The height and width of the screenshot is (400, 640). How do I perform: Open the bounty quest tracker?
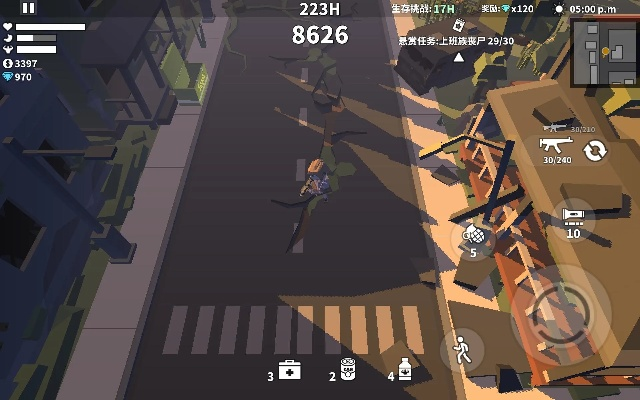click(x=456, y=41)
